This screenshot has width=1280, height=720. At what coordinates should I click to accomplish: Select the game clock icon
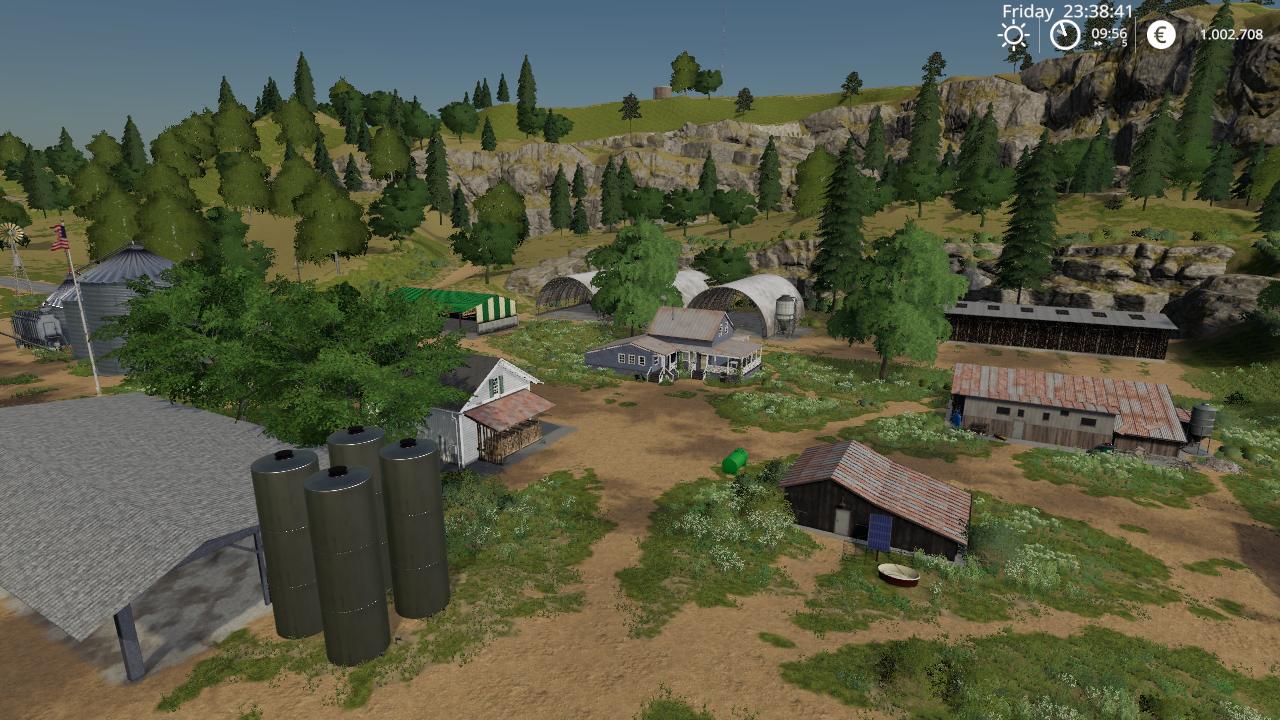coord(1065,35)
